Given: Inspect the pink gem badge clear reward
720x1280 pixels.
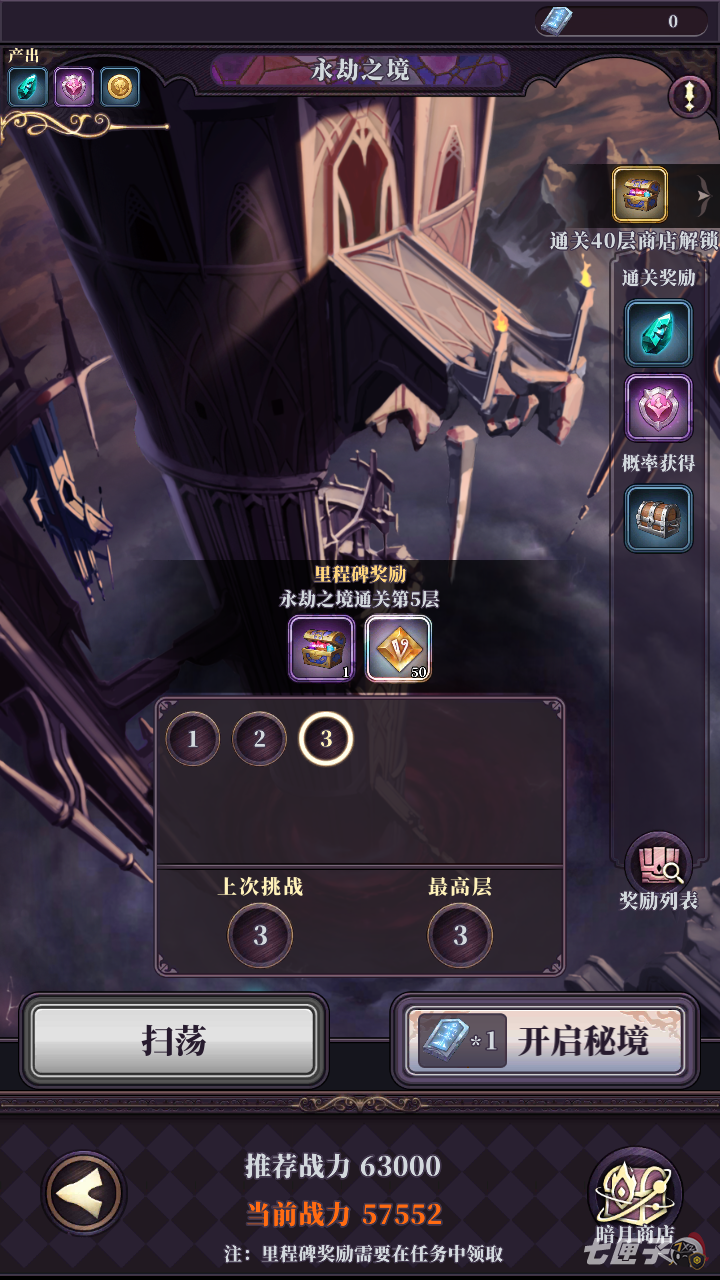Looking at the screenshot, I should (x=658, y=407).
